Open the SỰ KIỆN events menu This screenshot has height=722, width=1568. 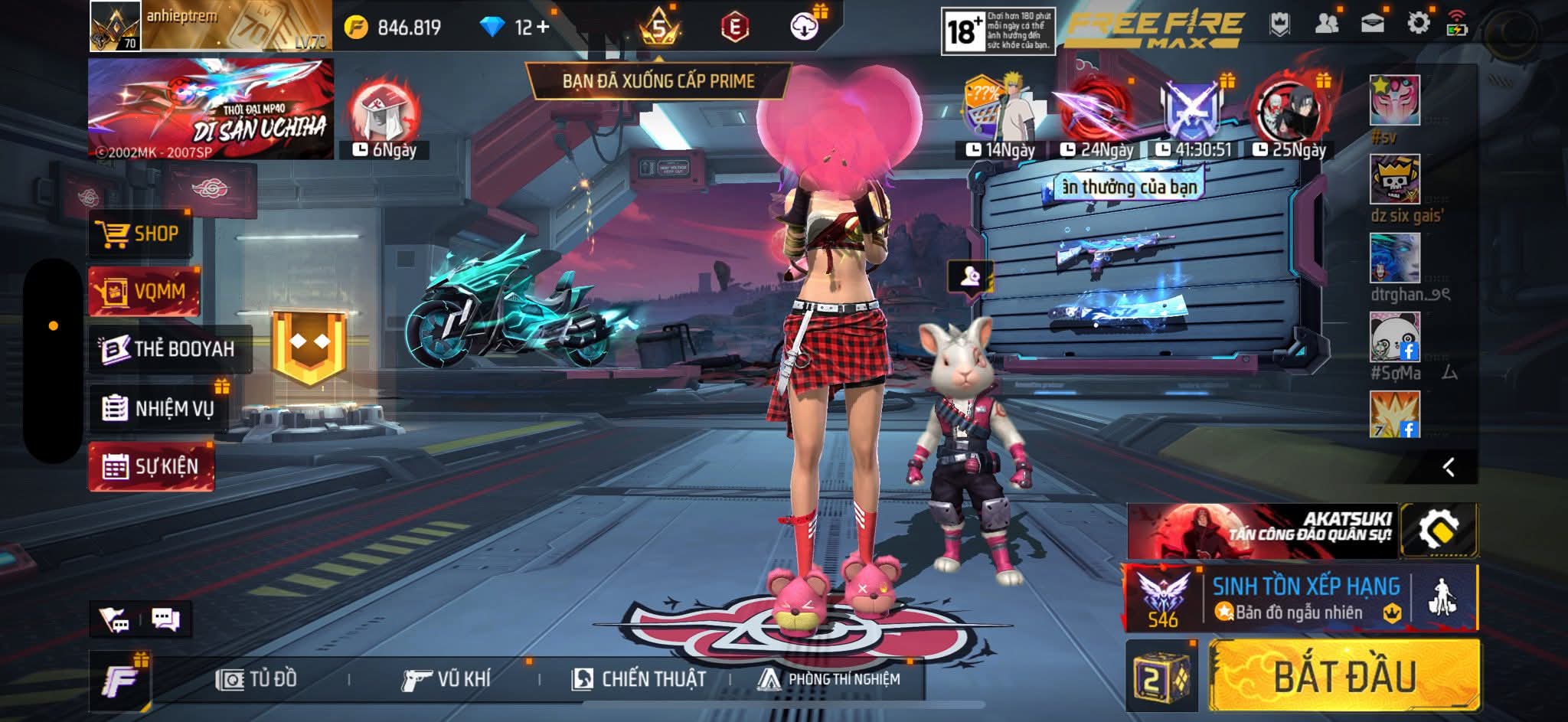(x=152, y=466)
